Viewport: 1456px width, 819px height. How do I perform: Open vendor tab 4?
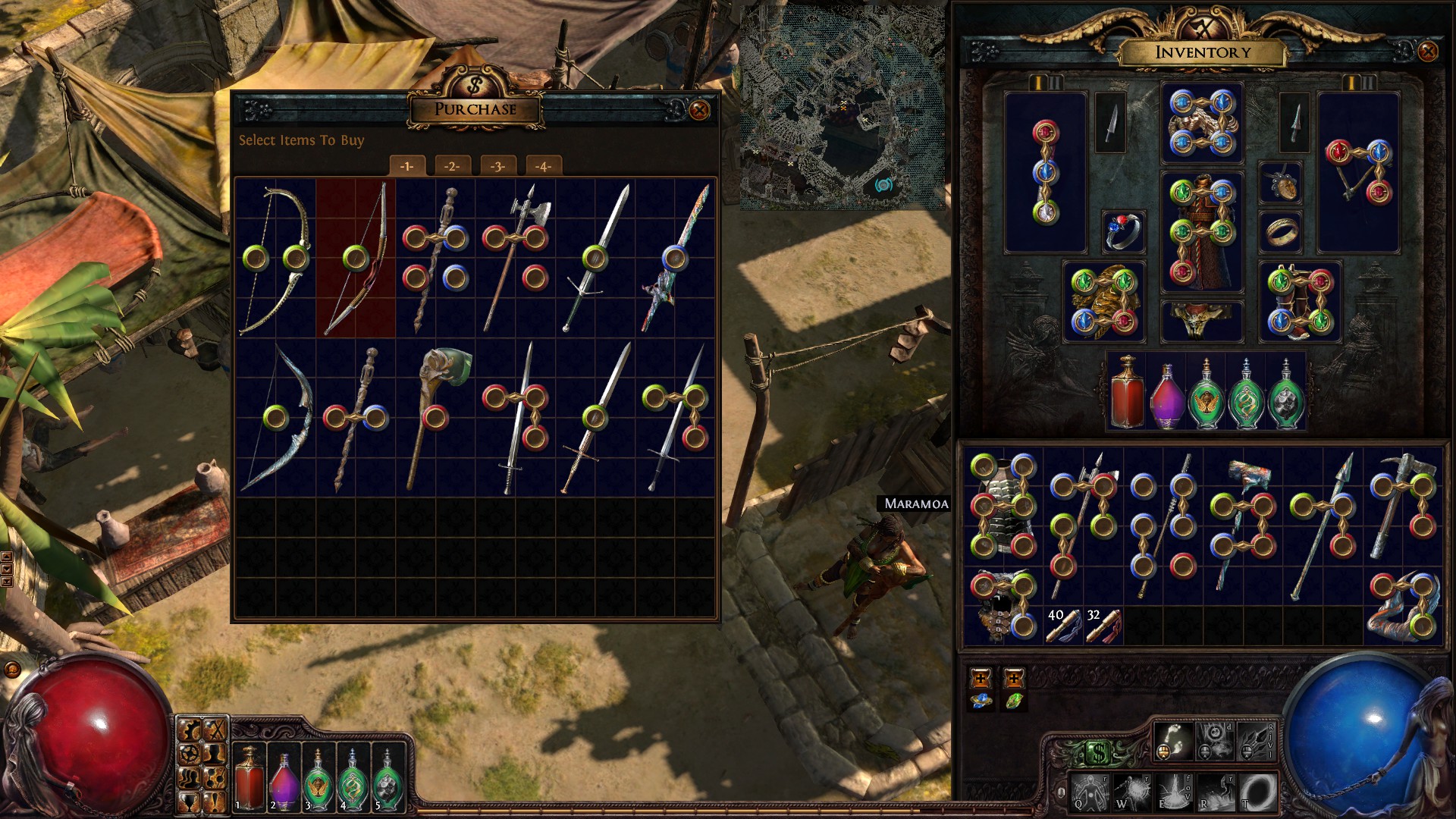pos(543,166)
